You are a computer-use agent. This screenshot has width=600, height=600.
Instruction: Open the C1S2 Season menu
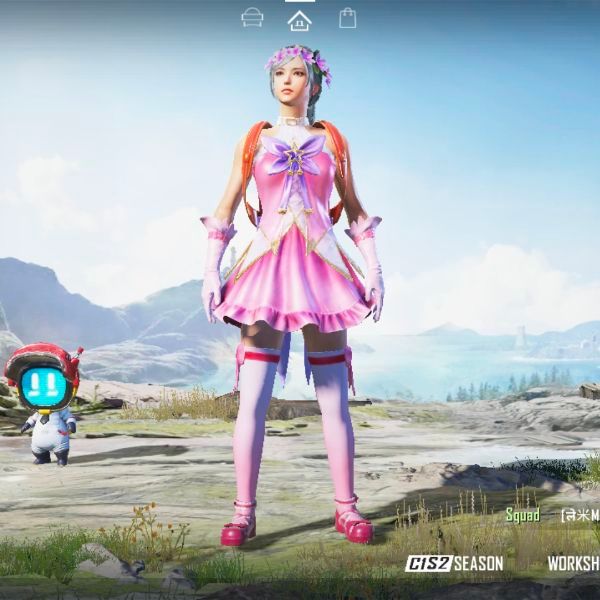(x=455, y=564)
